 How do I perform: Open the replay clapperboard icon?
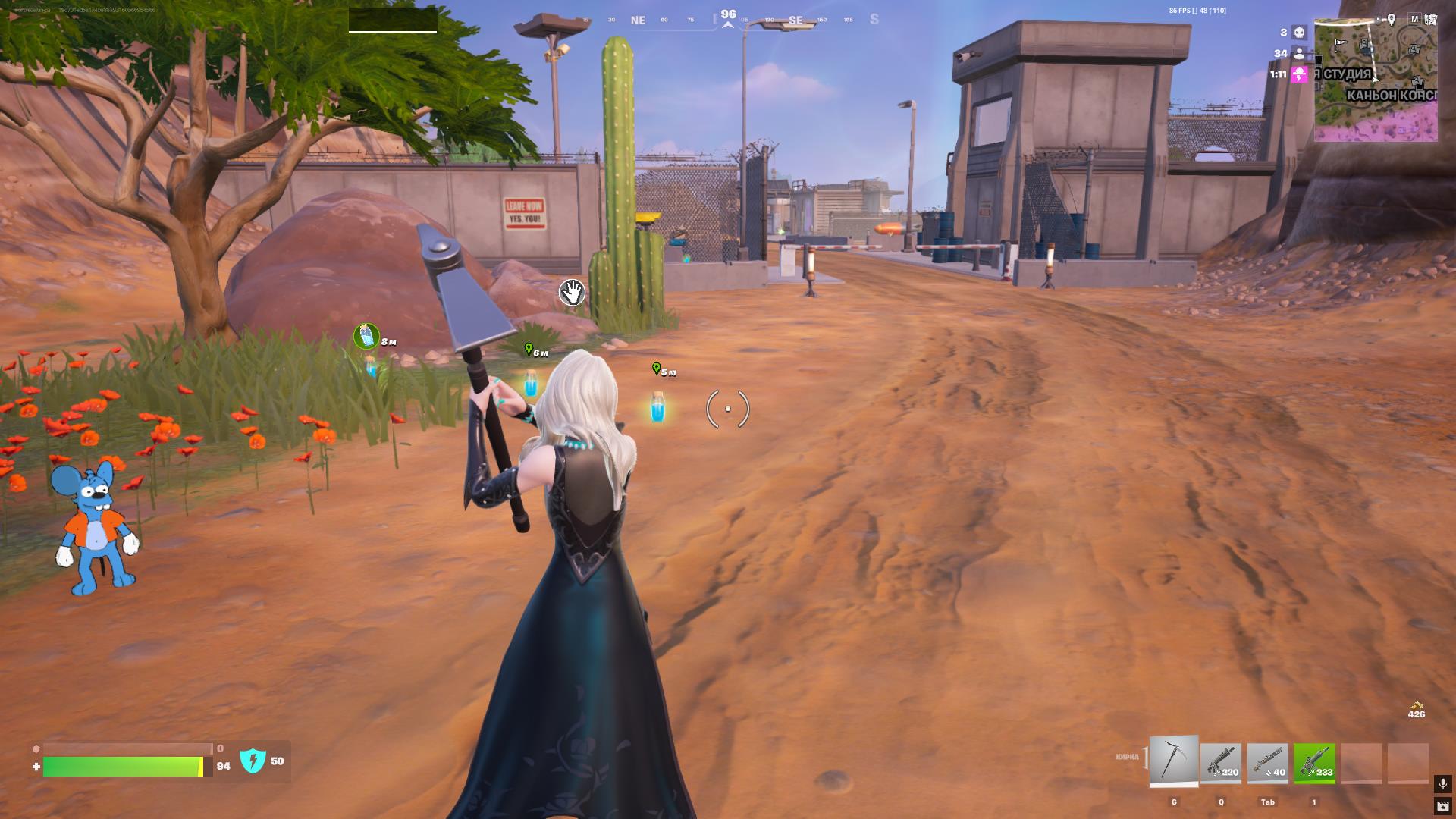[1442, 805]
